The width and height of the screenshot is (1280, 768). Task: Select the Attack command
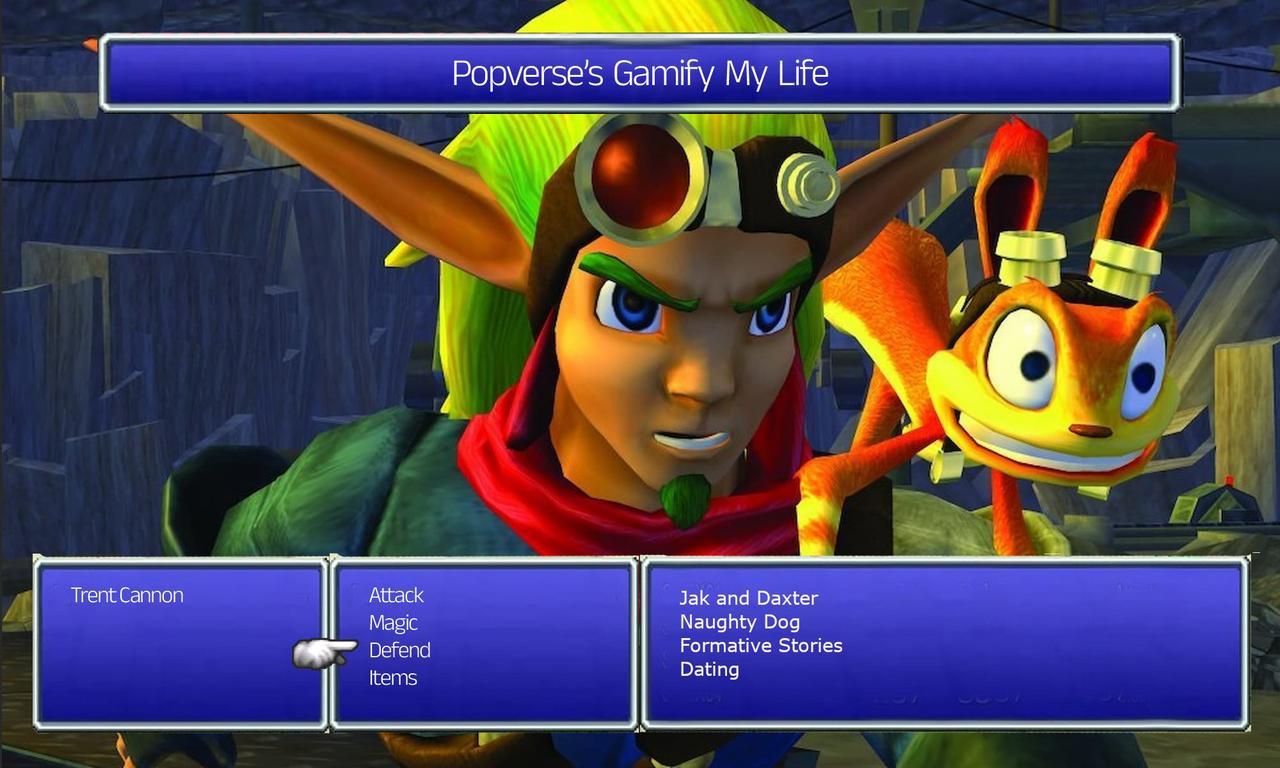395,595
